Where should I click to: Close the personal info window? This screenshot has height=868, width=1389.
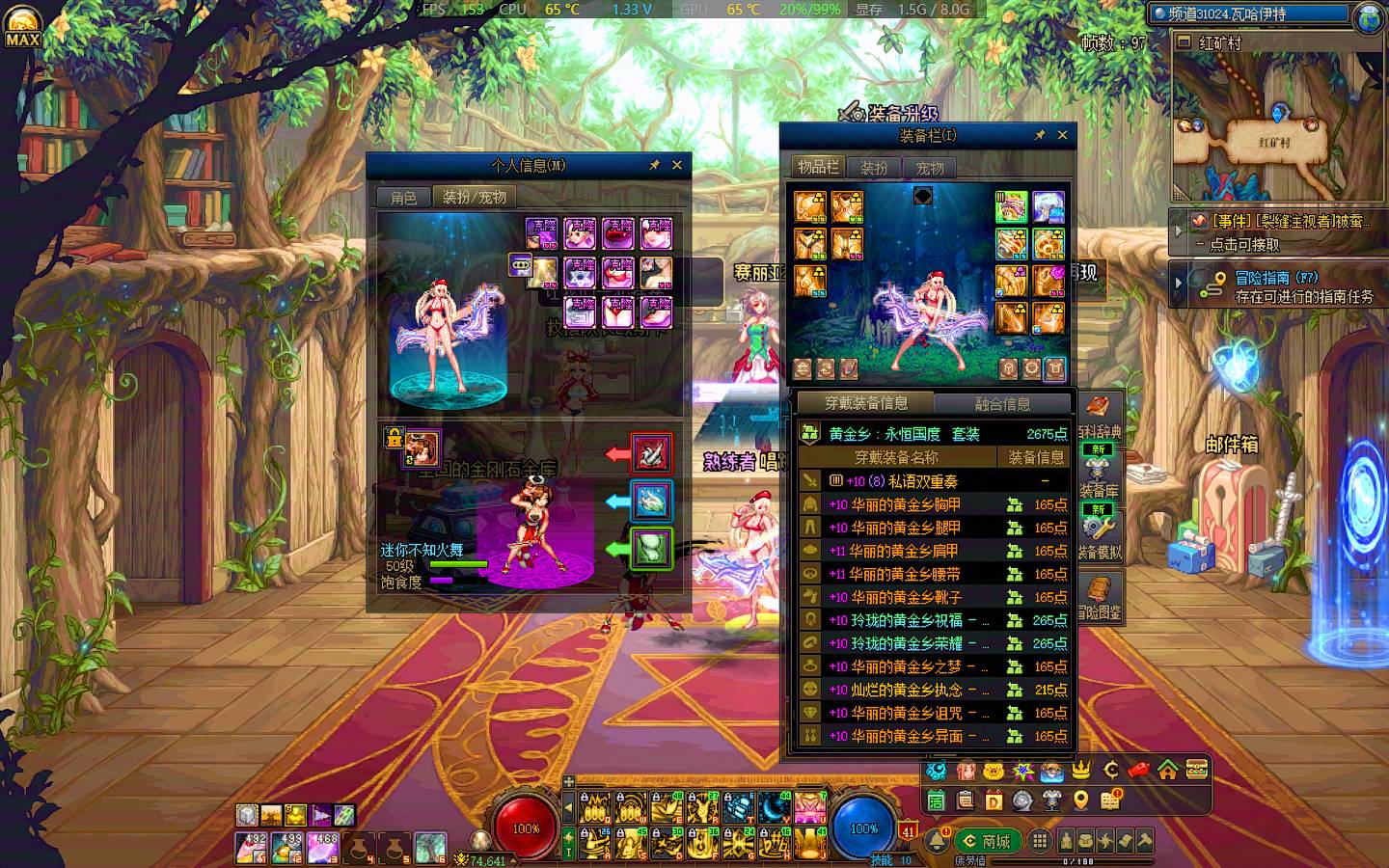[677, 165]
